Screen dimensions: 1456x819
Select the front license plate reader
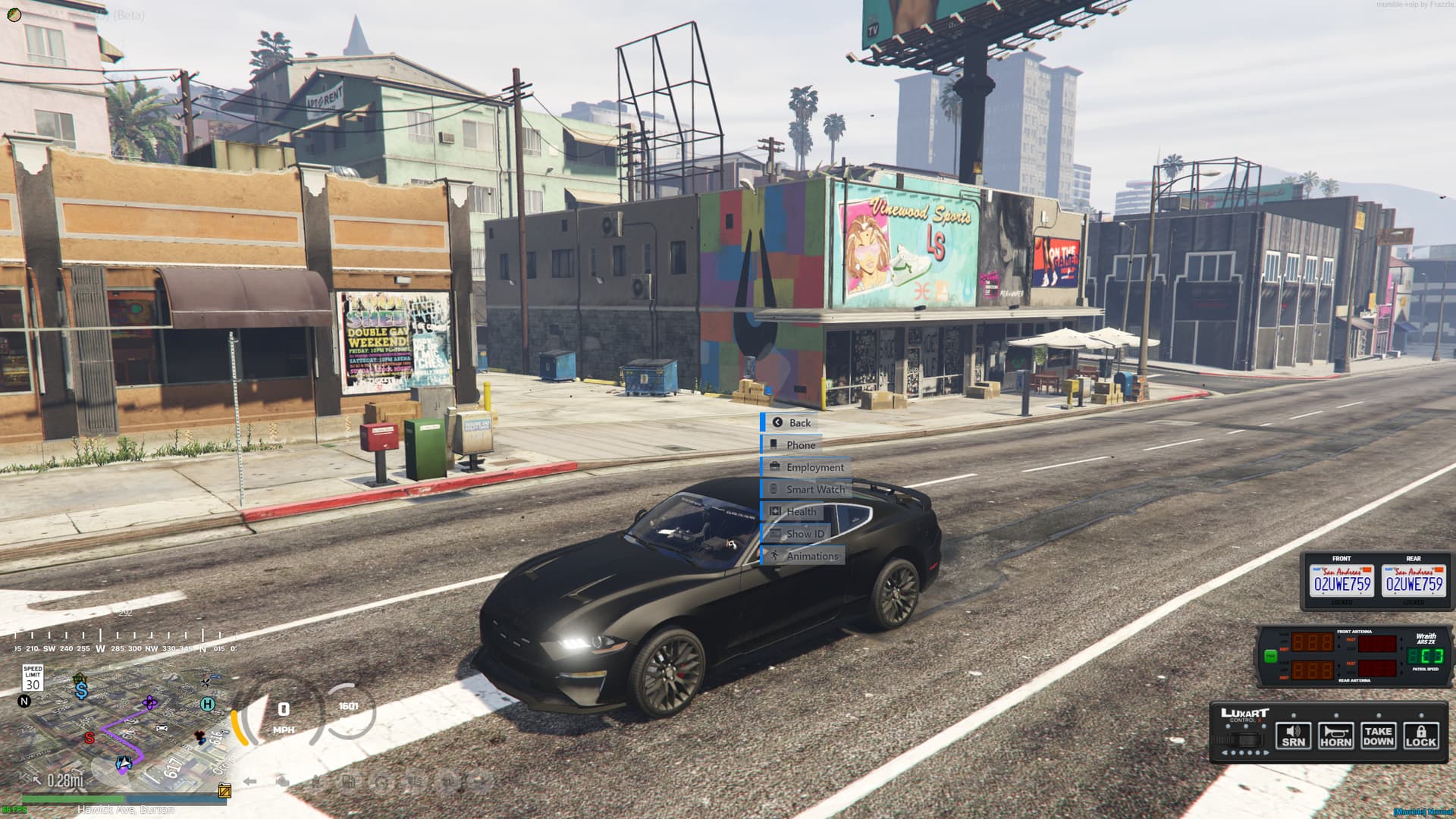1341,582
